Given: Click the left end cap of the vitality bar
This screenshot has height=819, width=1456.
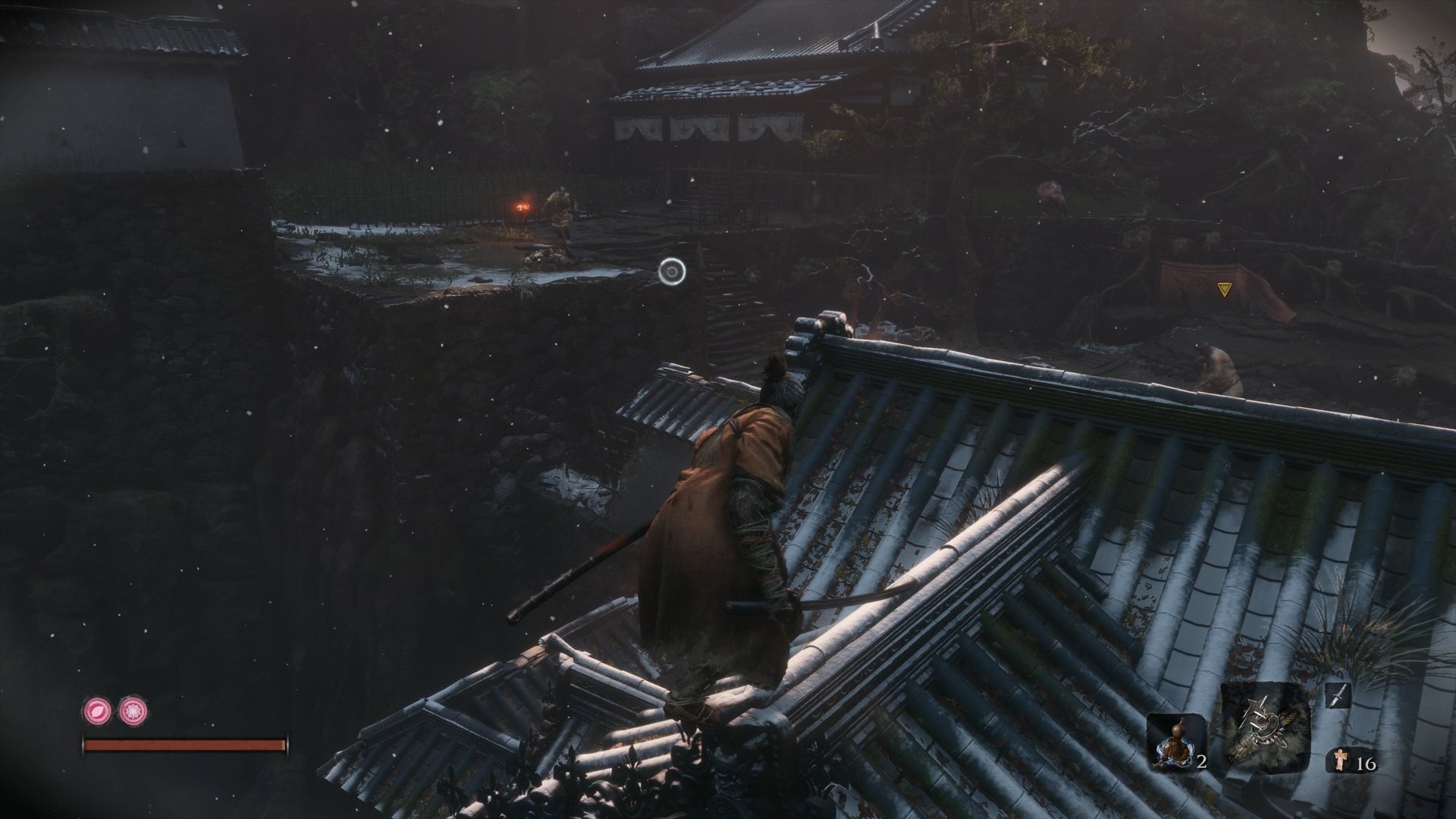Looking at the screenshot, I should pos(83,743).
